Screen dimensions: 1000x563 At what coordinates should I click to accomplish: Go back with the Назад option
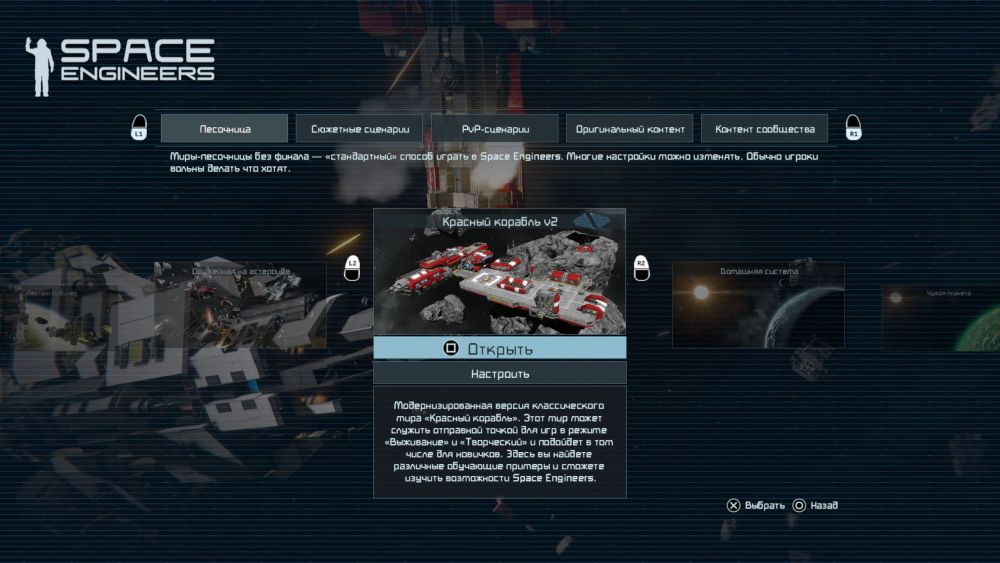tap(815, 506)
